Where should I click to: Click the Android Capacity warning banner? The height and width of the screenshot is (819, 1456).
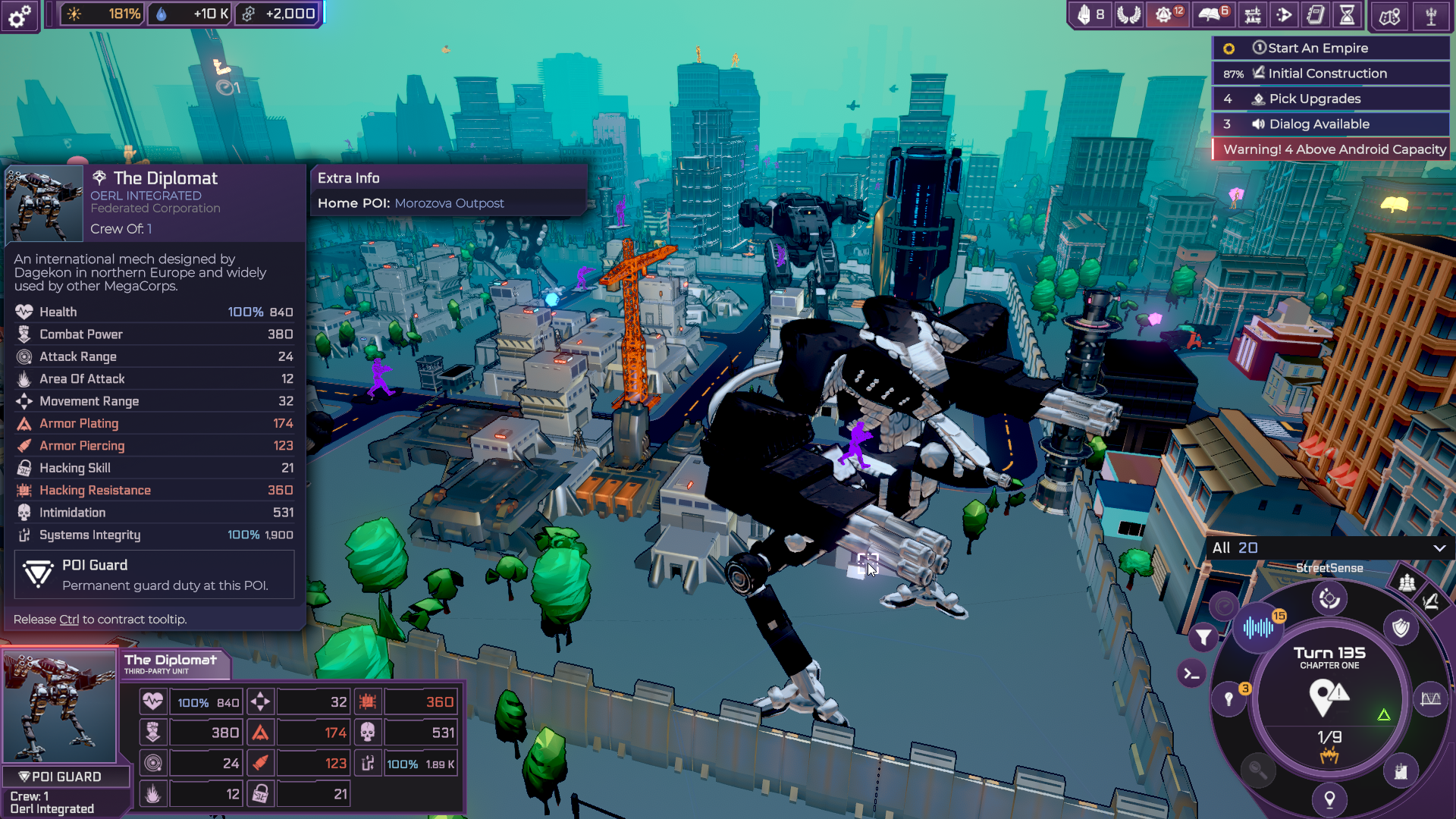pyautogui.click(x=1332, y=149)
